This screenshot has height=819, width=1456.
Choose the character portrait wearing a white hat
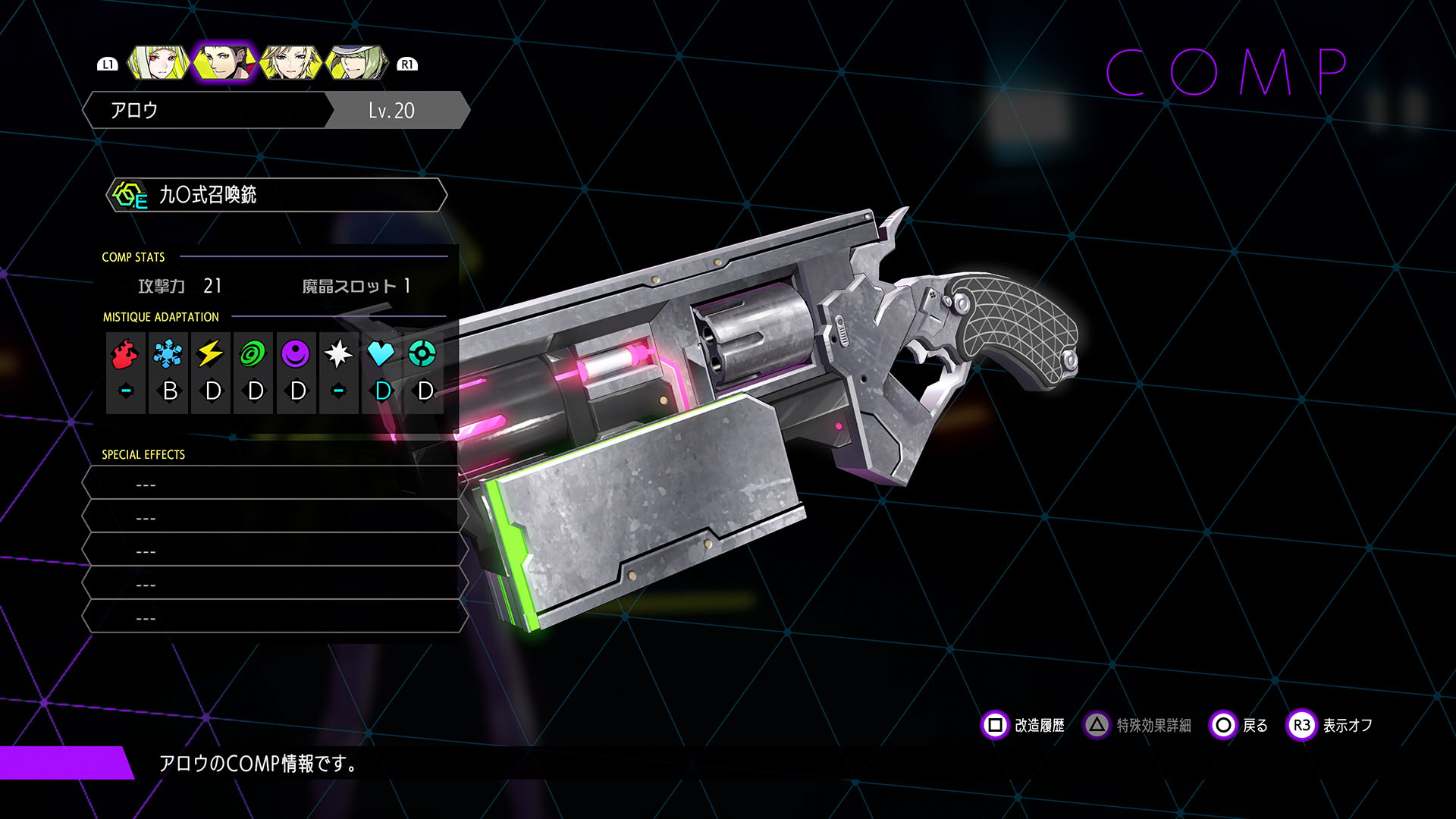(x=356, y=64)
